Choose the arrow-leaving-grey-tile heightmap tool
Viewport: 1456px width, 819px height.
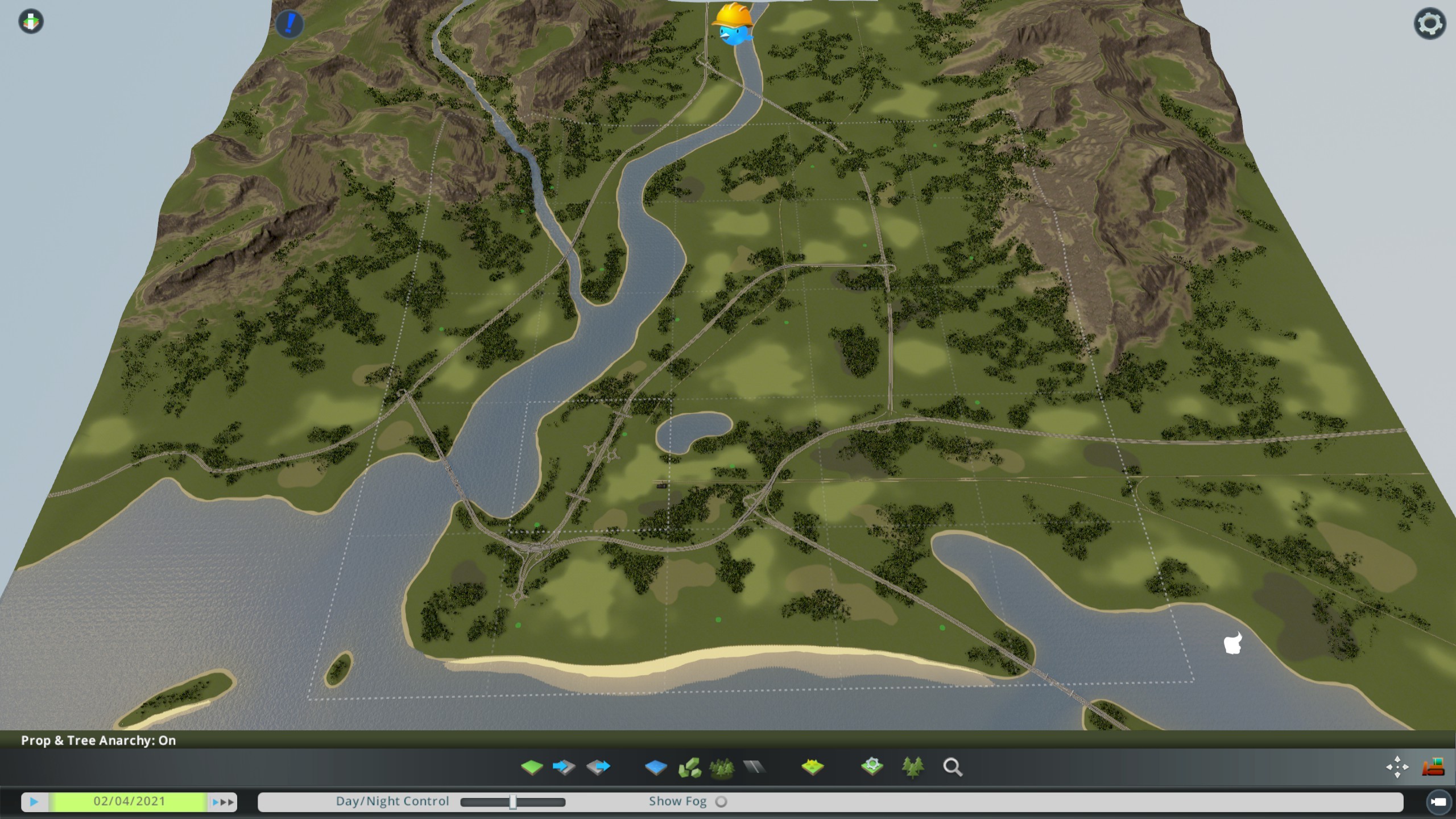(598, 767)
